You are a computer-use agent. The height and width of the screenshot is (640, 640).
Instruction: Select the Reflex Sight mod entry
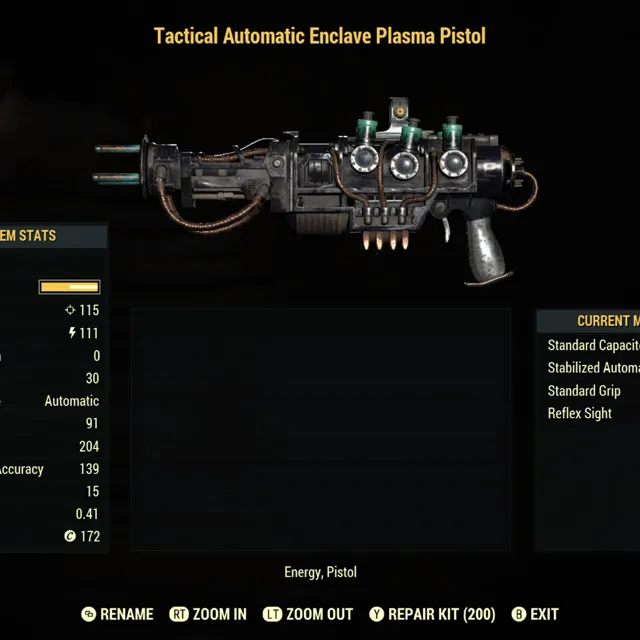[x=580, y=413]
